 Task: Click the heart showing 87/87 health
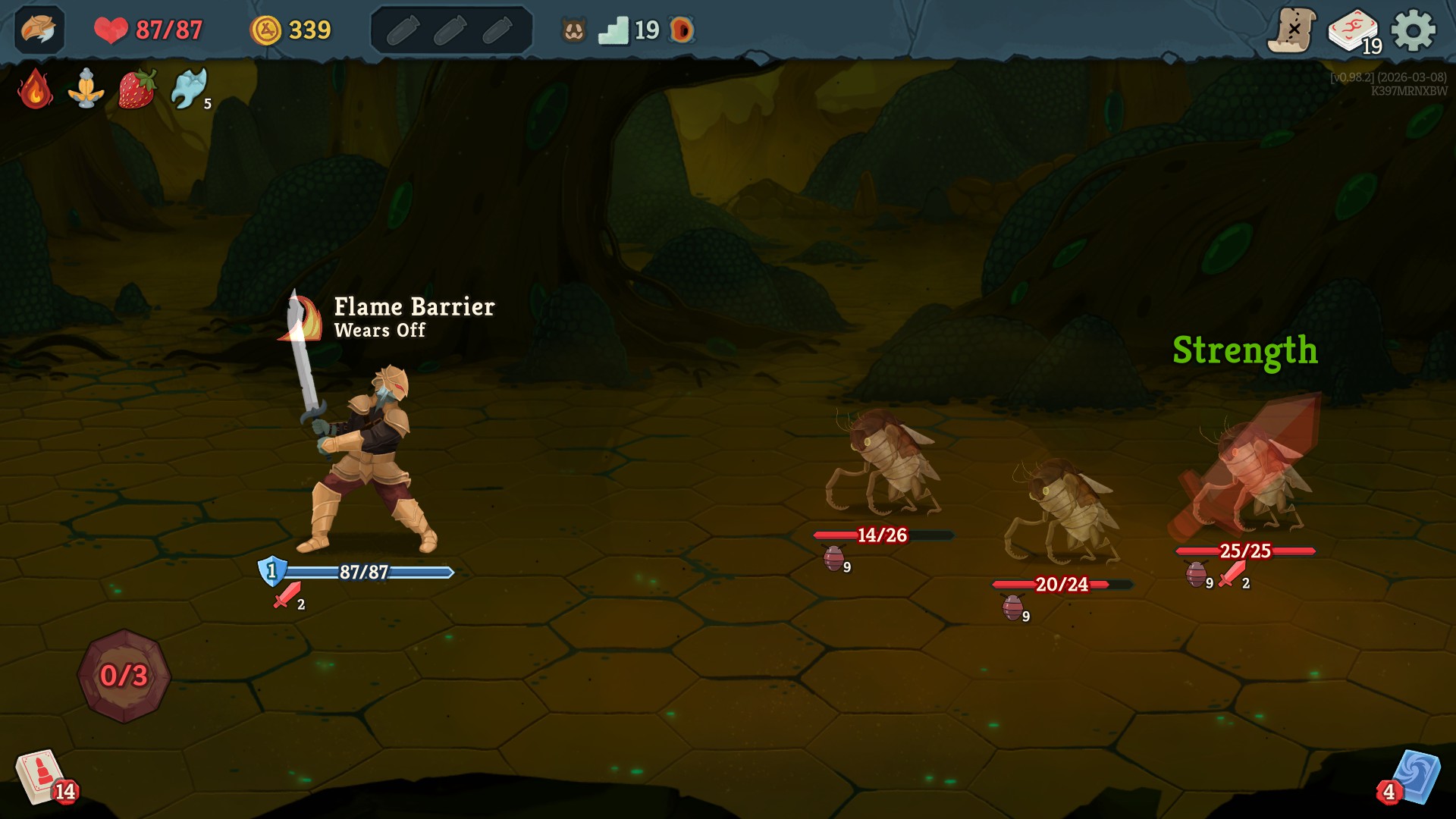(x=111, y=29)
